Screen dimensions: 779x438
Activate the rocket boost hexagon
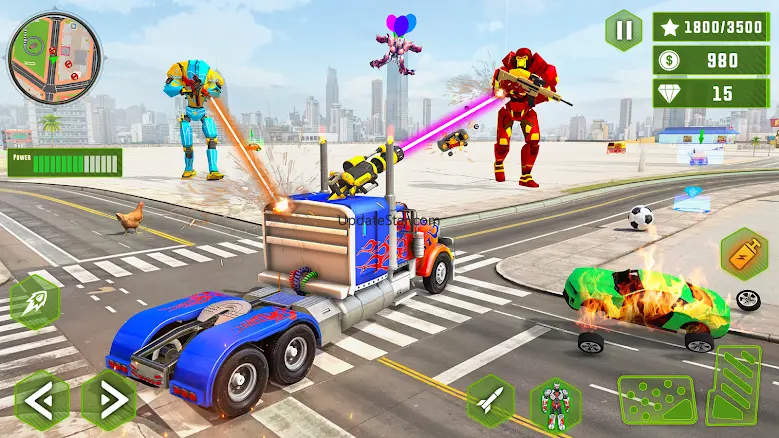[34, 302]
